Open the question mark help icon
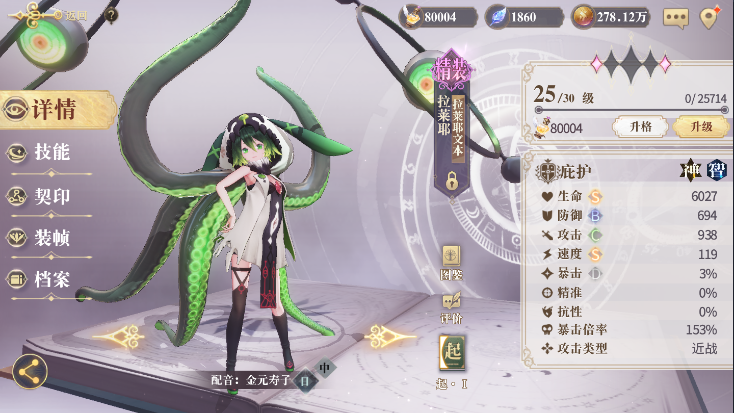Screen dimensions: 734x413 click(111, 15)
